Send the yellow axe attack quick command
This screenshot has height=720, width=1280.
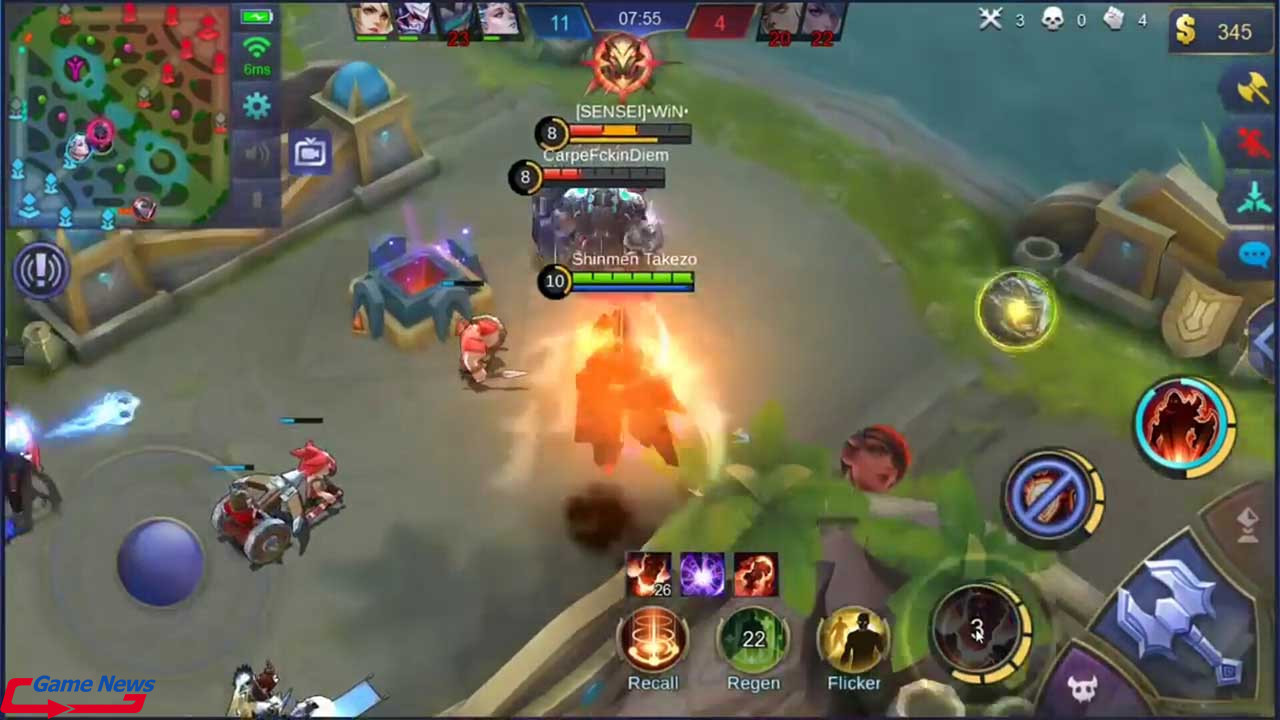tap(1251, 89)
